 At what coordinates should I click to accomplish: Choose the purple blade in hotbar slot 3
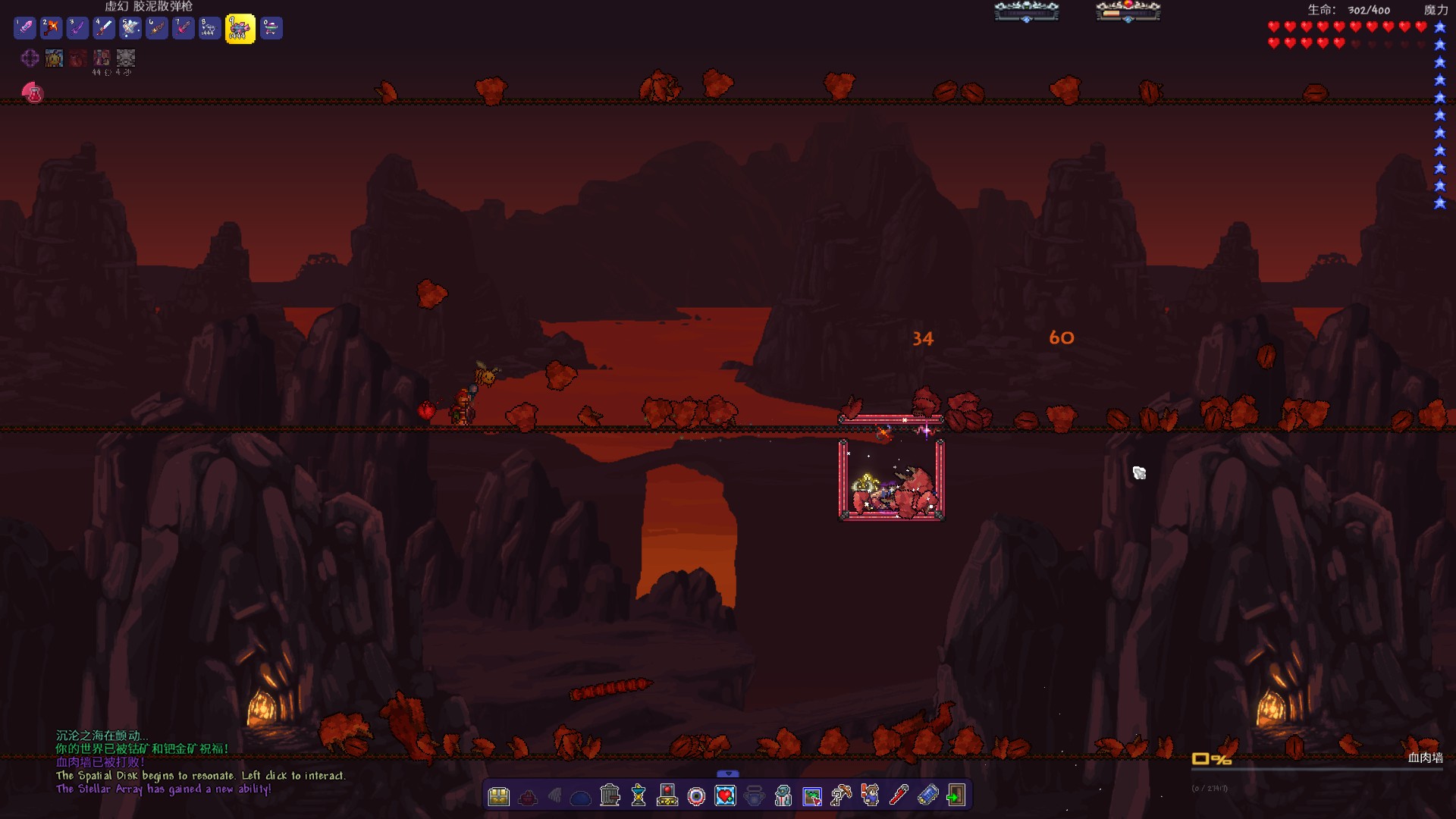coord(77,29)
